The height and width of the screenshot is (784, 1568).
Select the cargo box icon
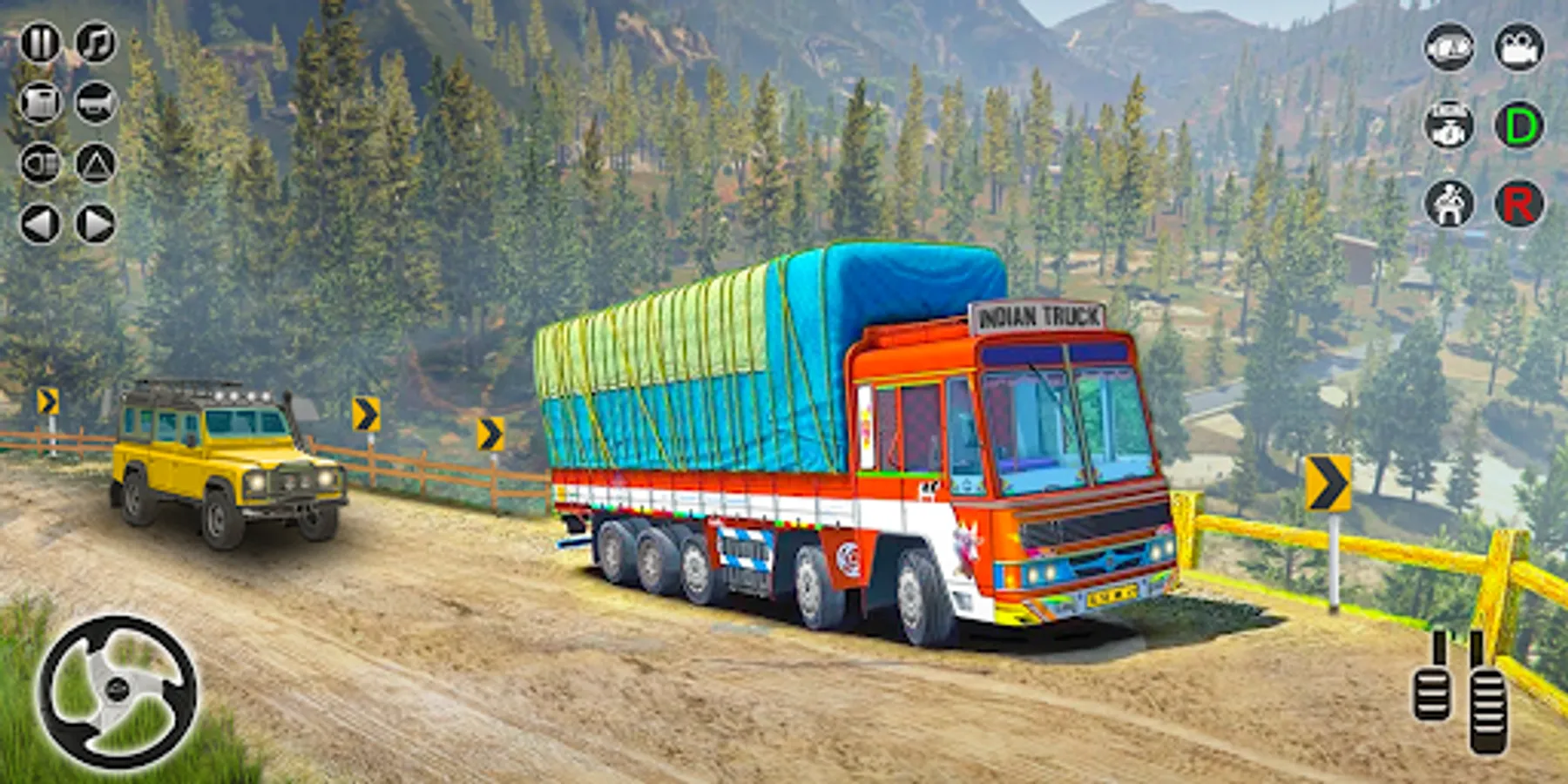point(41,103)
